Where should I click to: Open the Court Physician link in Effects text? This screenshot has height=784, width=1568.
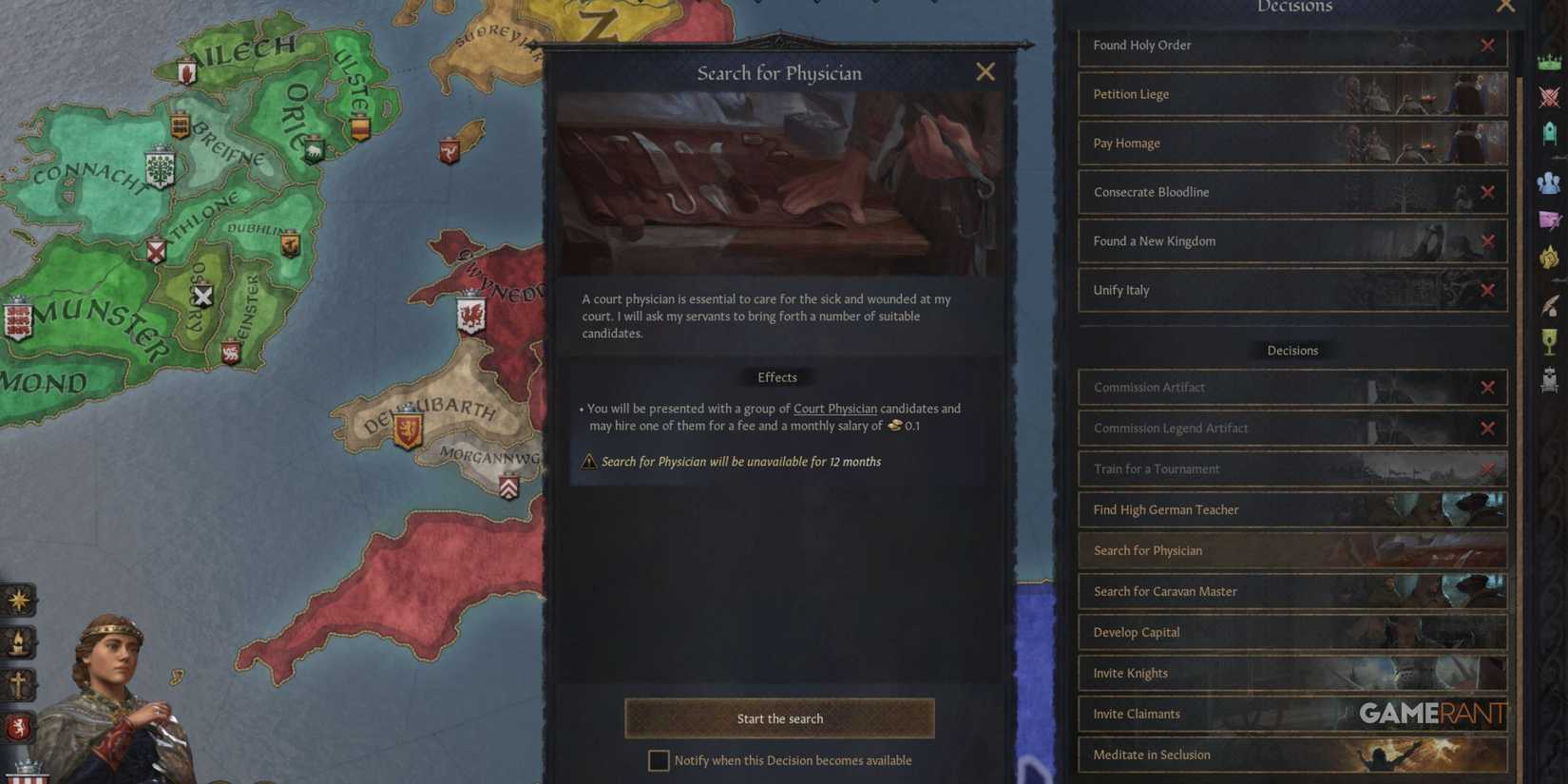coord(834,408)
